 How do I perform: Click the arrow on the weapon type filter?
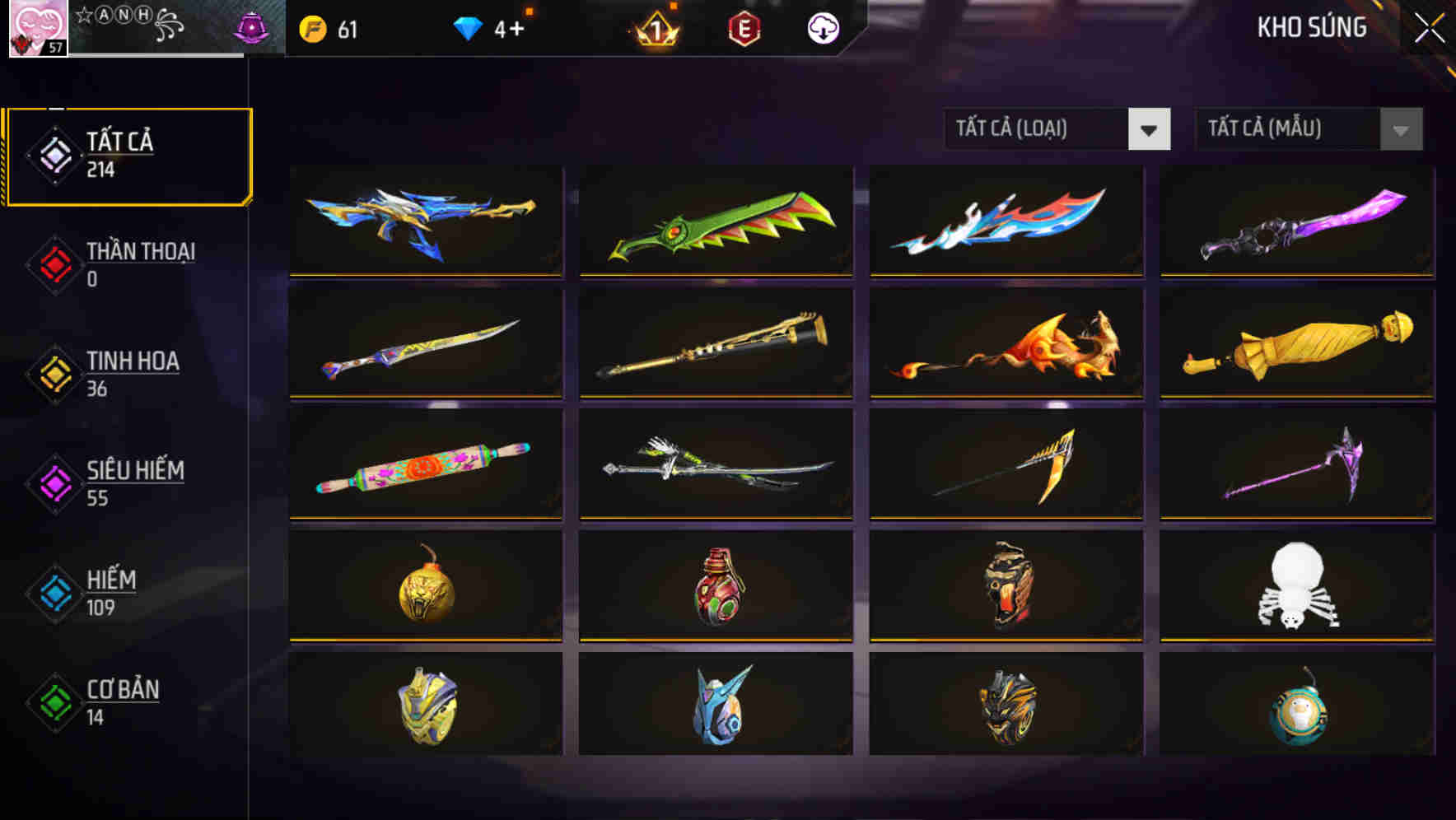pos(1150,129)
